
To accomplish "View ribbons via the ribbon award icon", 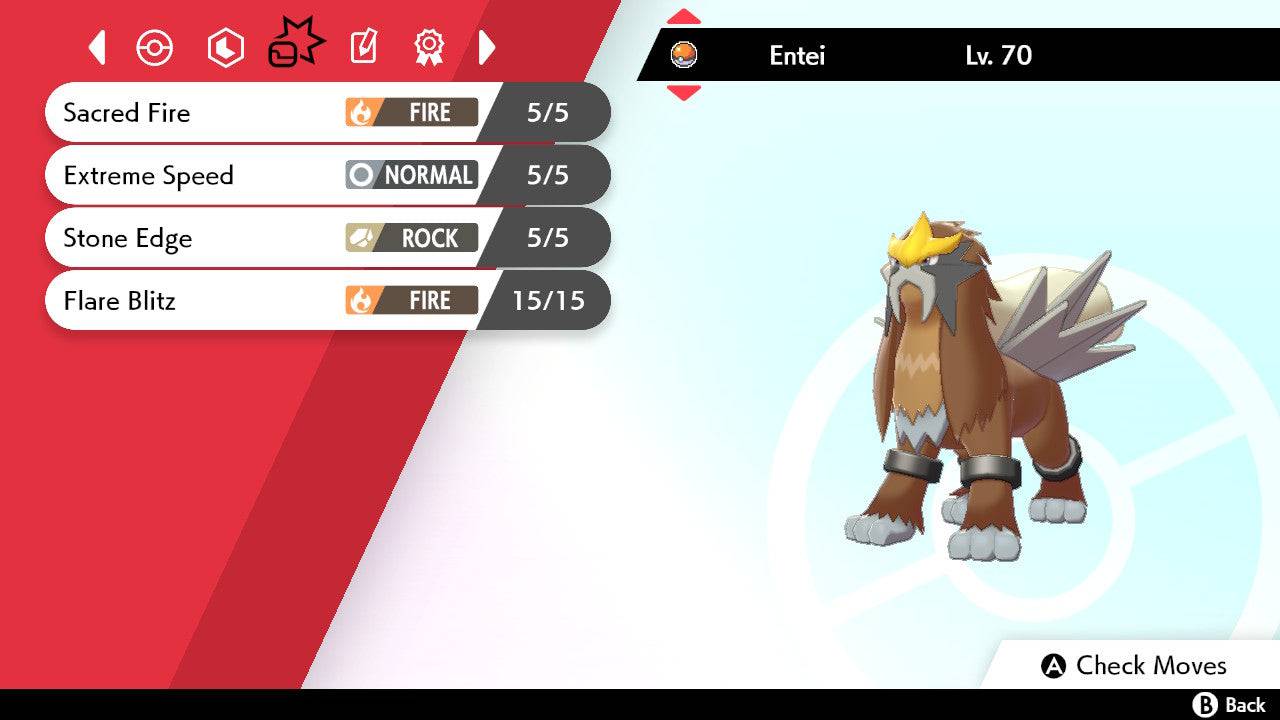I will [427, 46].
